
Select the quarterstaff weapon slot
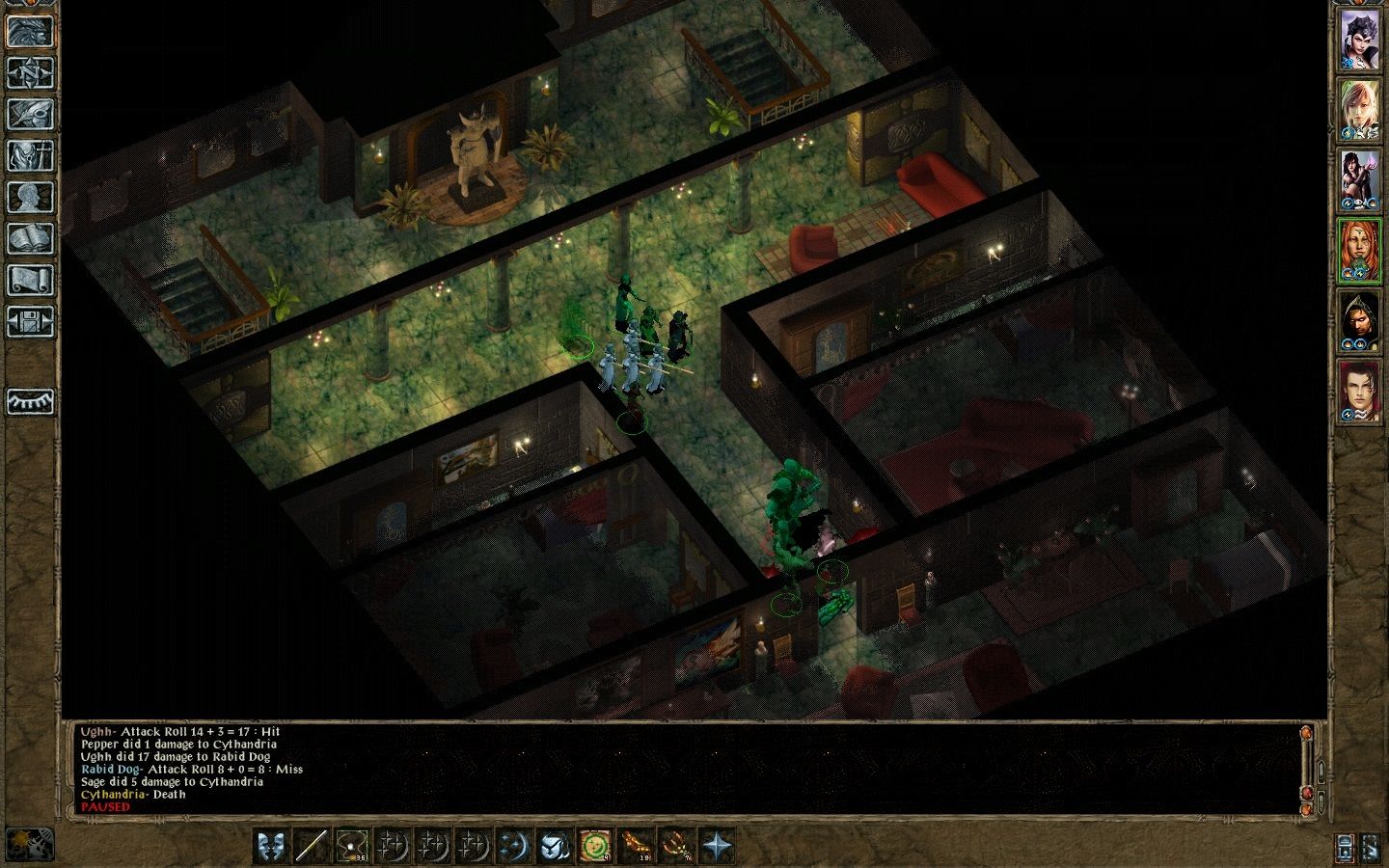coord(312,847)
